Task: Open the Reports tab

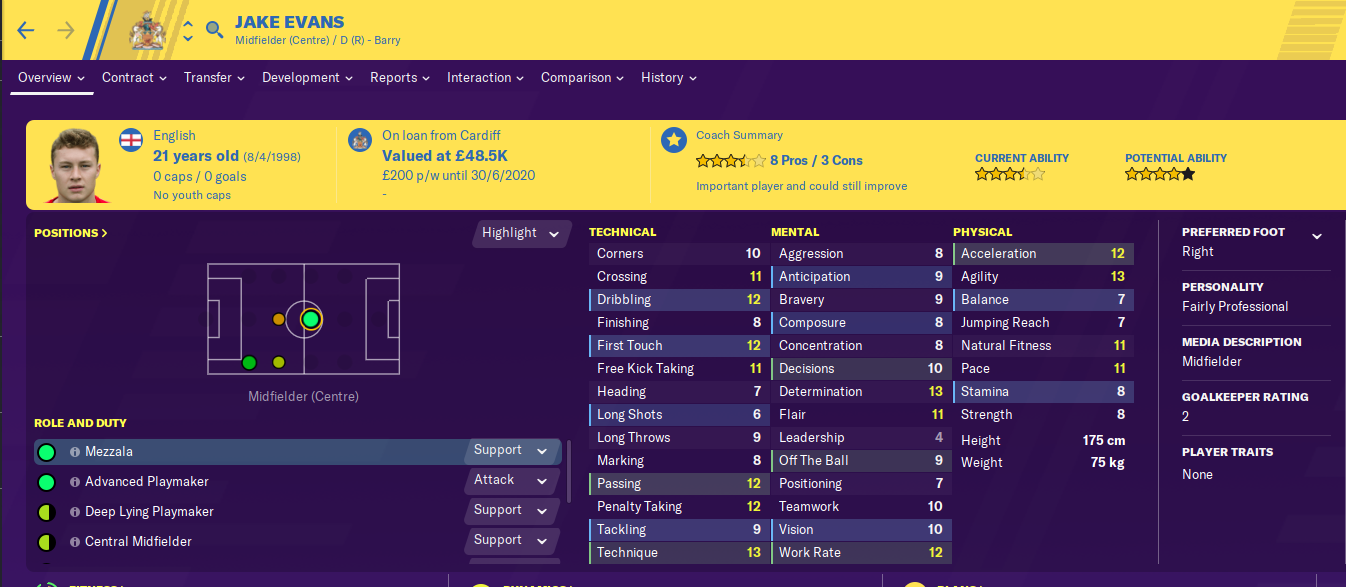Action: coord(399,78)
